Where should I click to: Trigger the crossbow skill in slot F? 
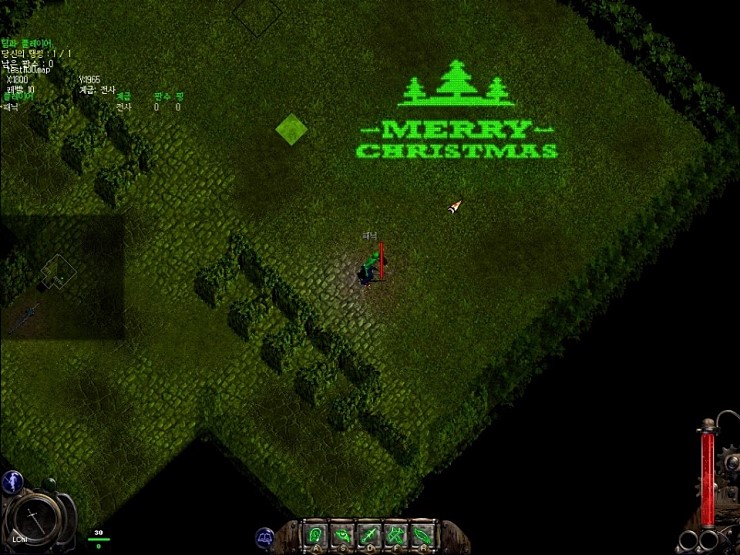click(x=396, y=535)
